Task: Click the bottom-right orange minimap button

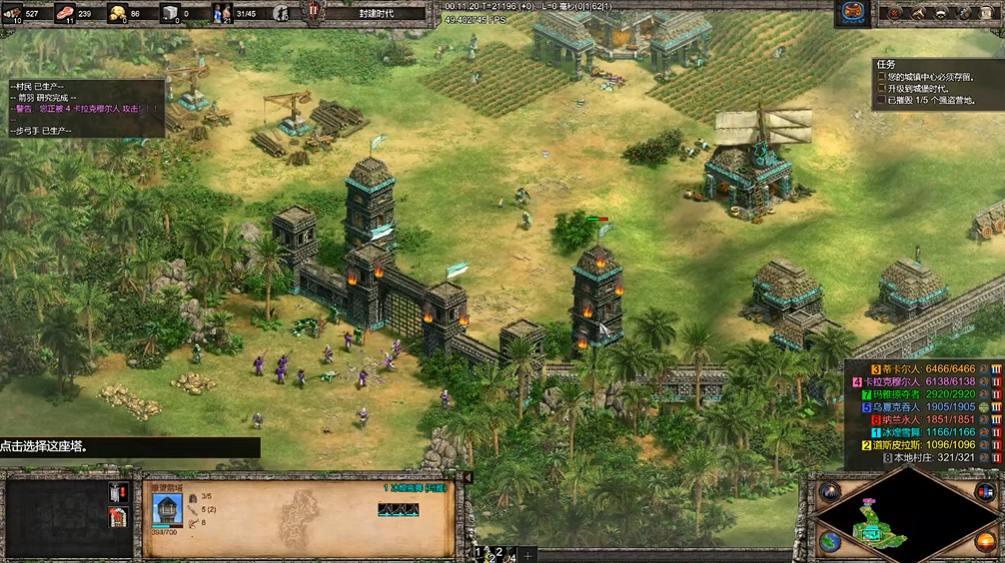Action: [x=984, y=541]
